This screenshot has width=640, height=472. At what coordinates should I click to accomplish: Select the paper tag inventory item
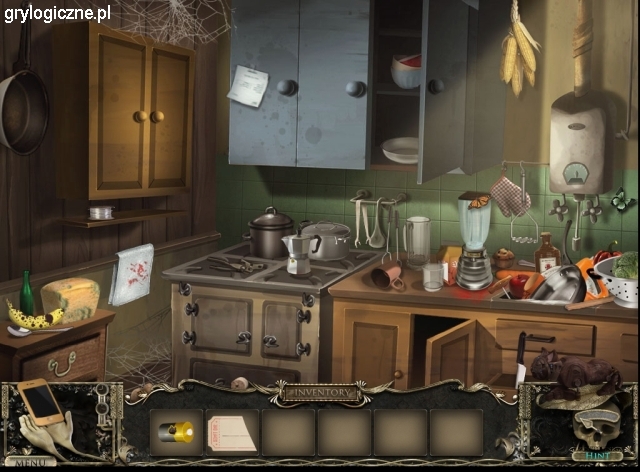coord(231,433)
